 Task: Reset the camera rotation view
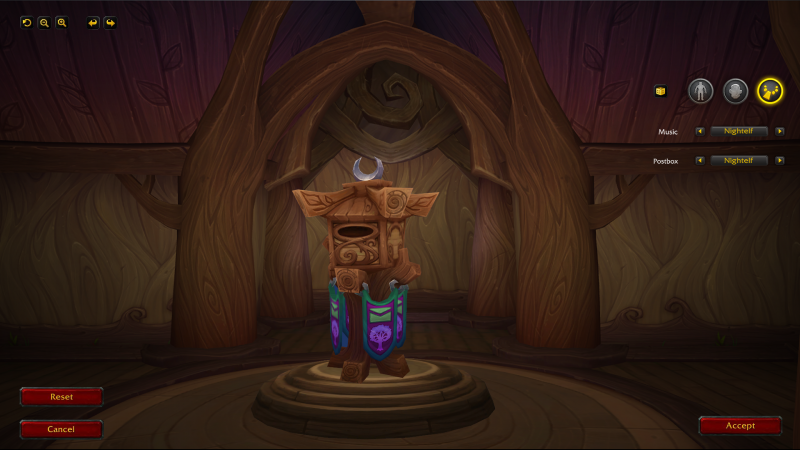point(27,22)
